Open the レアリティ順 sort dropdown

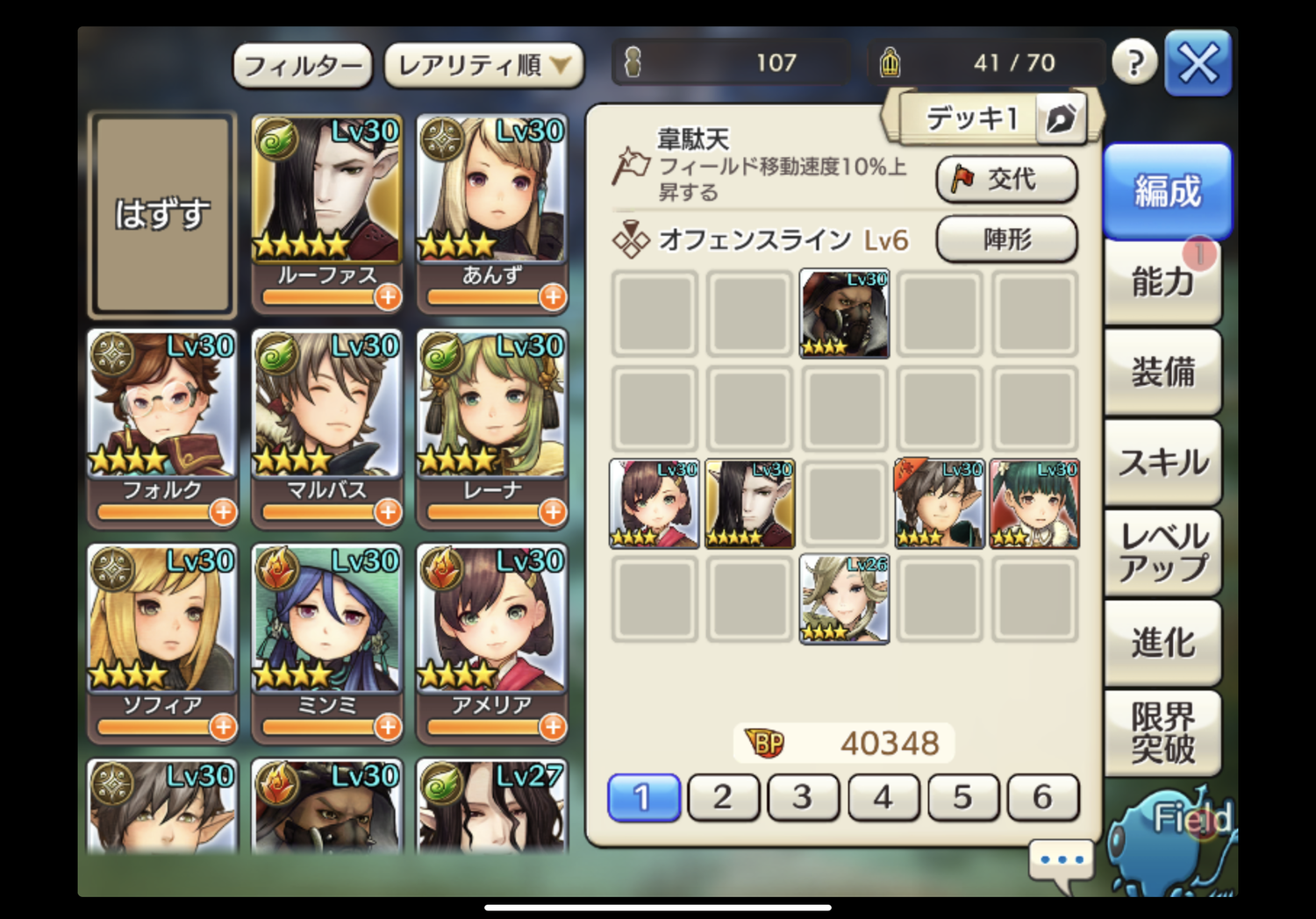coord(483,66)
